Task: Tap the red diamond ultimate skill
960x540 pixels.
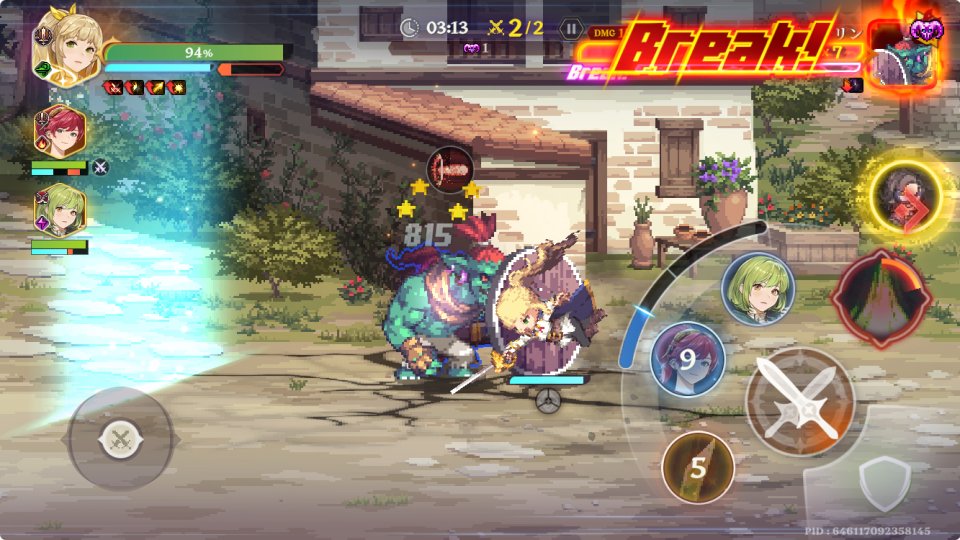Action: click(883, 297)
